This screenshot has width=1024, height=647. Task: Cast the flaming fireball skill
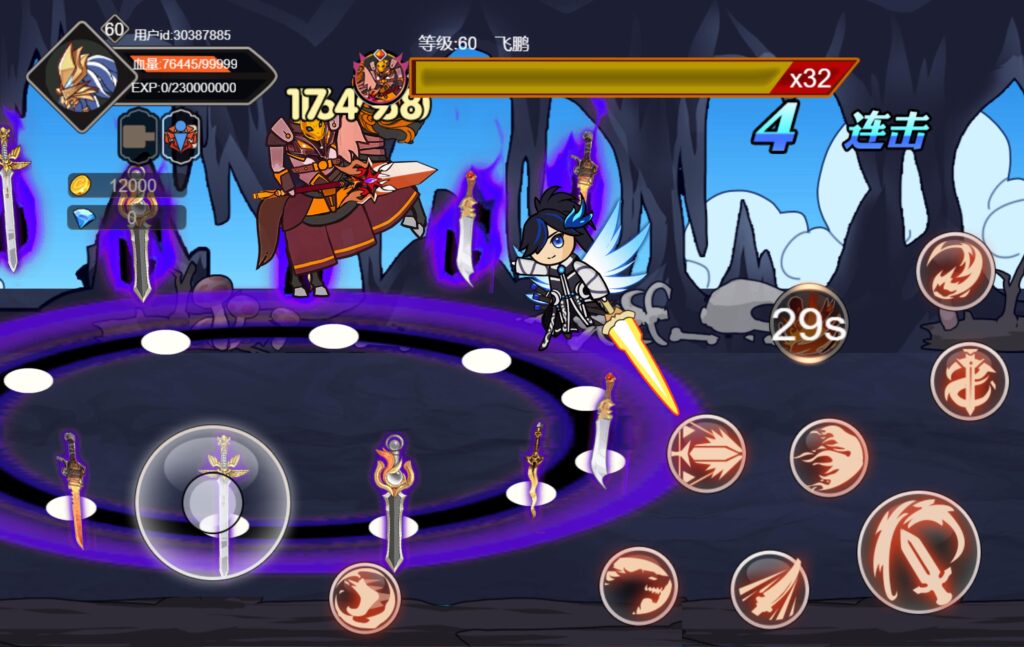[828, 457]
